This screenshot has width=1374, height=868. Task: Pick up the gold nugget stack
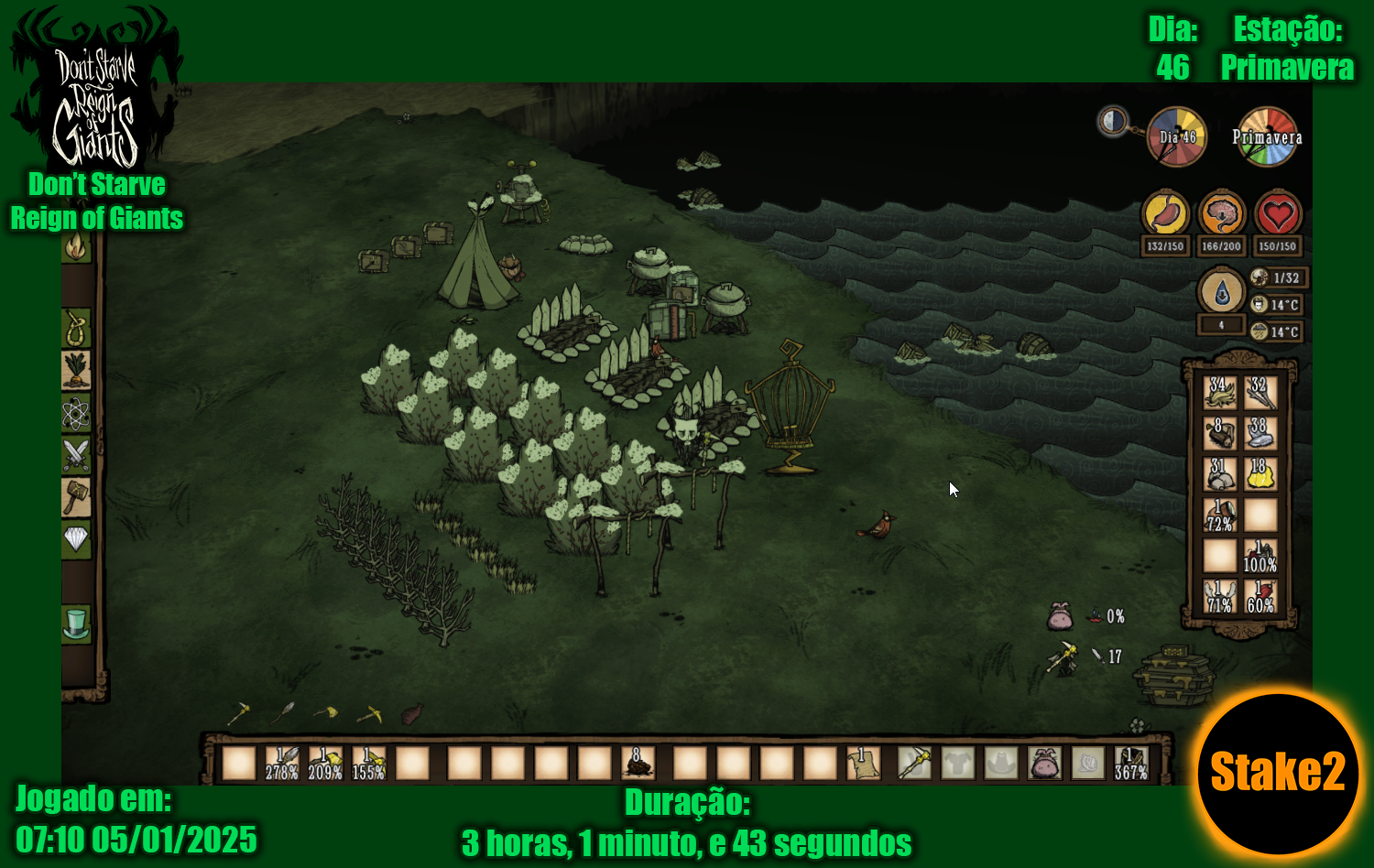pyautogui.click(x=1260, y=473)
